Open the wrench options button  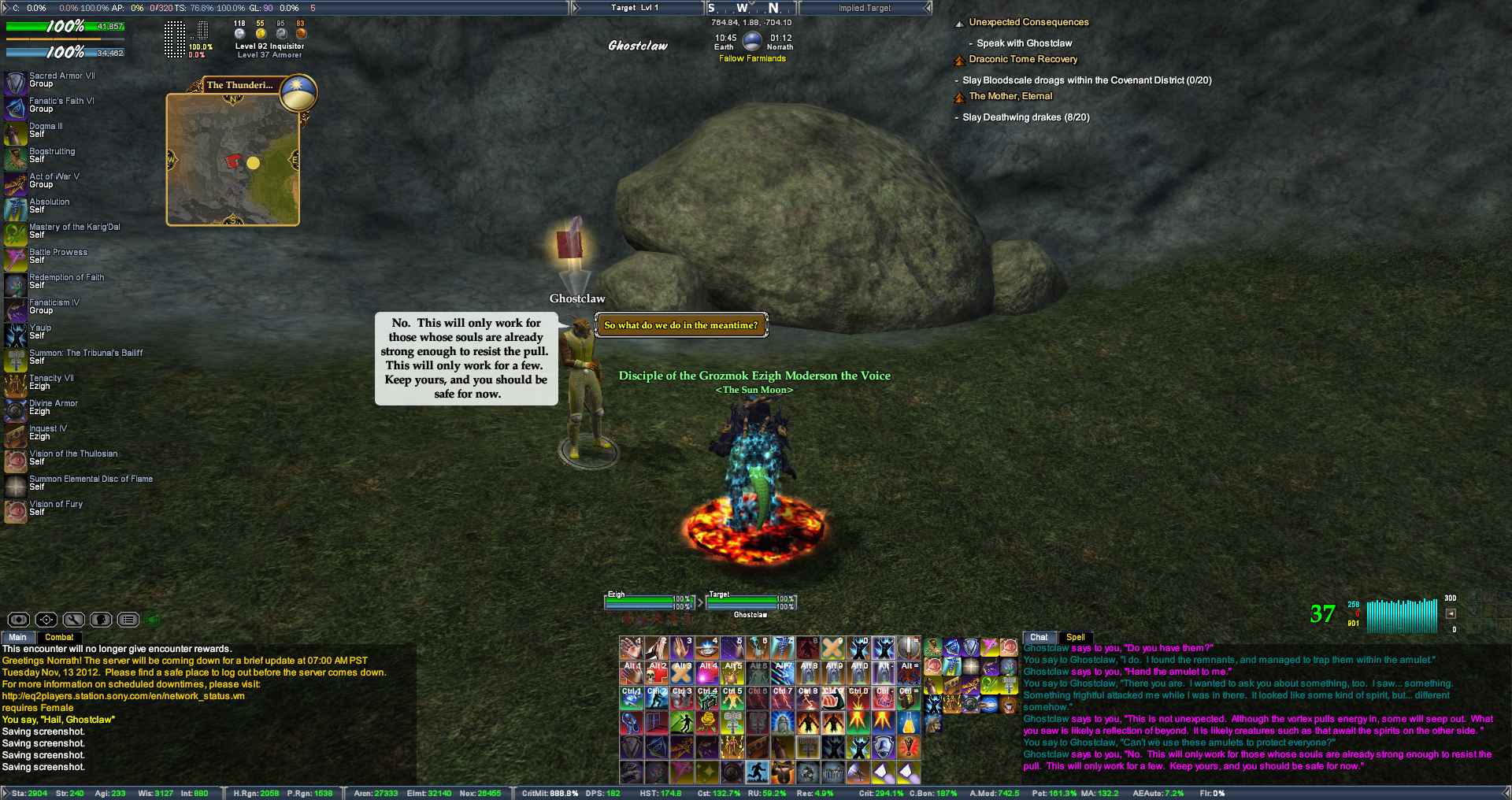[x=73, y=620]
